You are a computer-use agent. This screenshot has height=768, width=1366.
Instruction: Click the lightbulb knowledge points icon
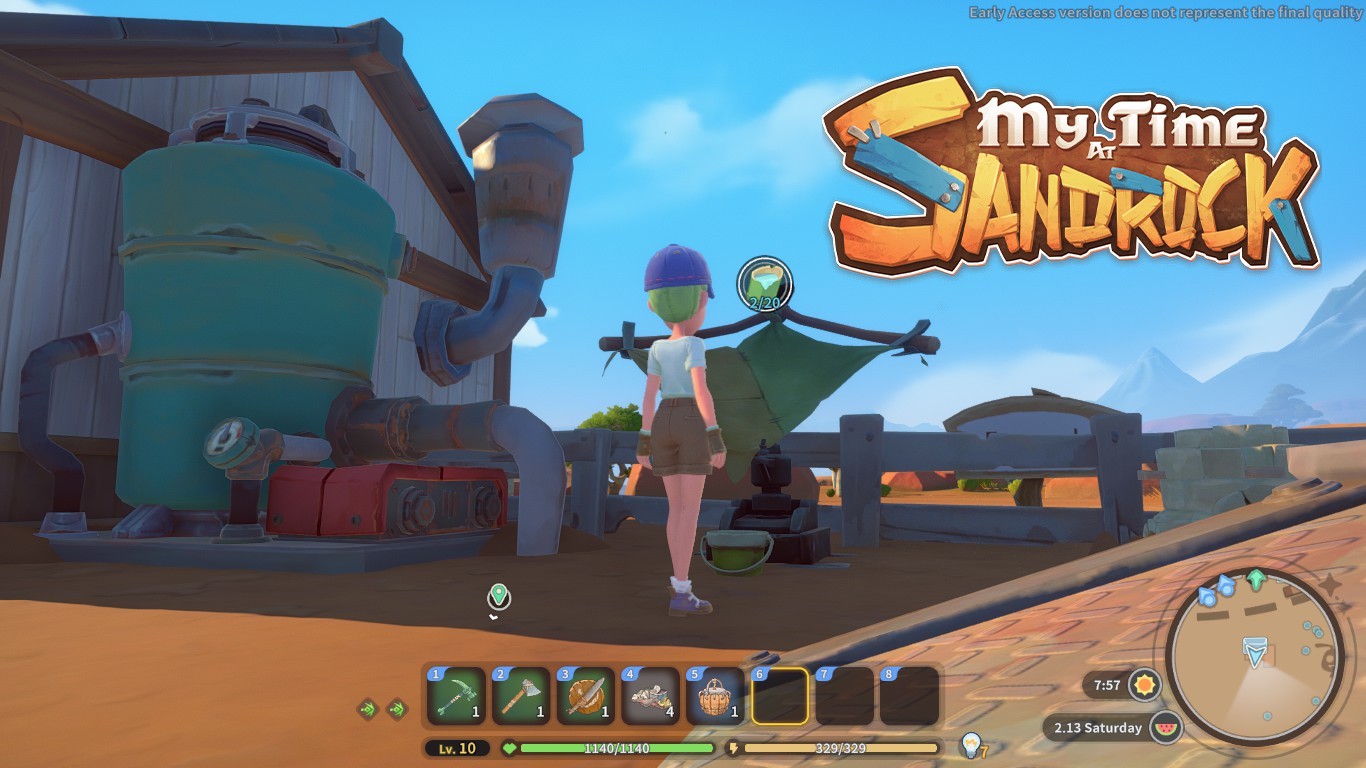[x=969, y=744]
